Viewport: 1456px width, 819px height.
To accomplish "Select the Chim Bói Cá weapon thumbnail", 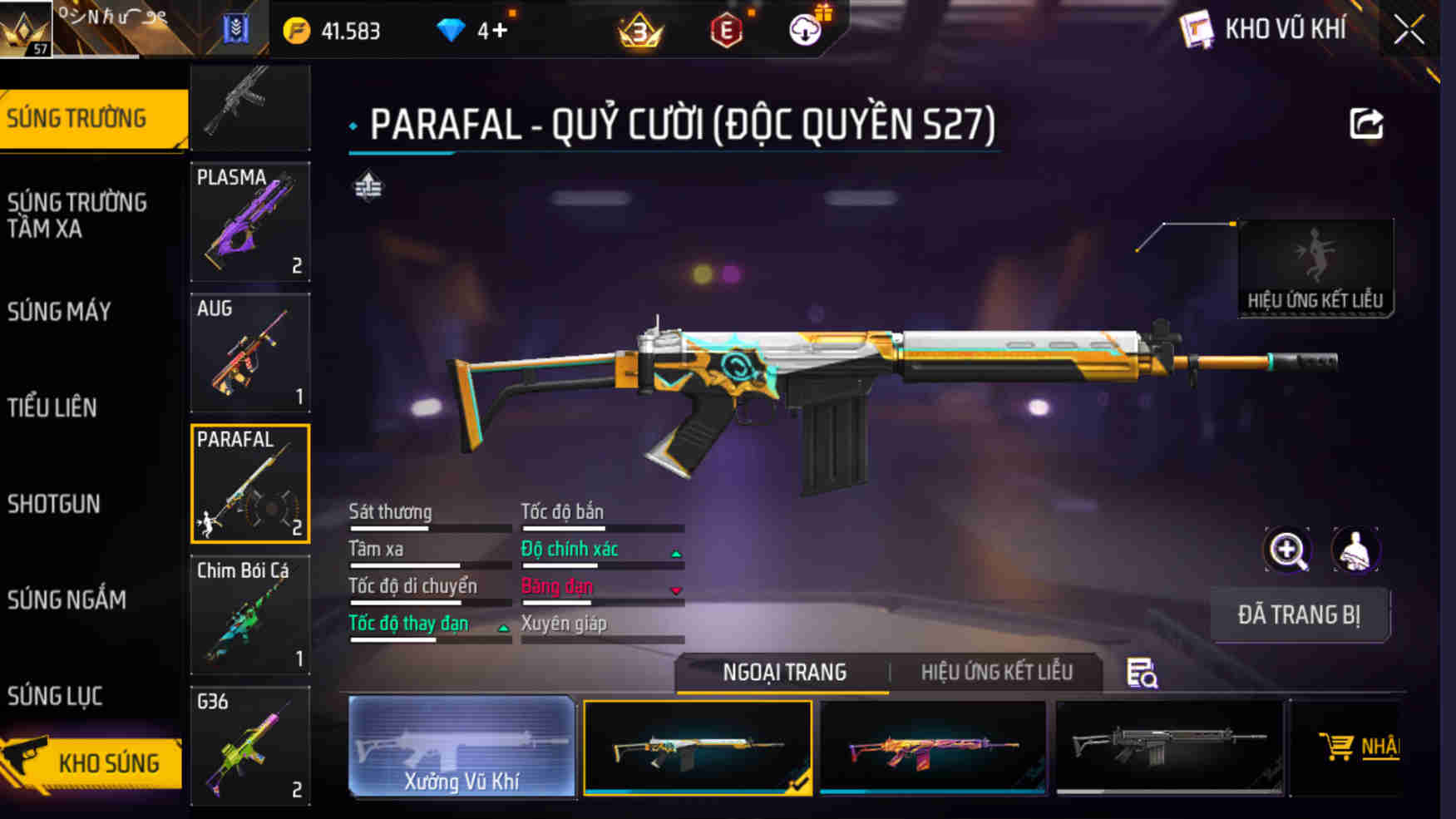I will (x=249, y=615).
